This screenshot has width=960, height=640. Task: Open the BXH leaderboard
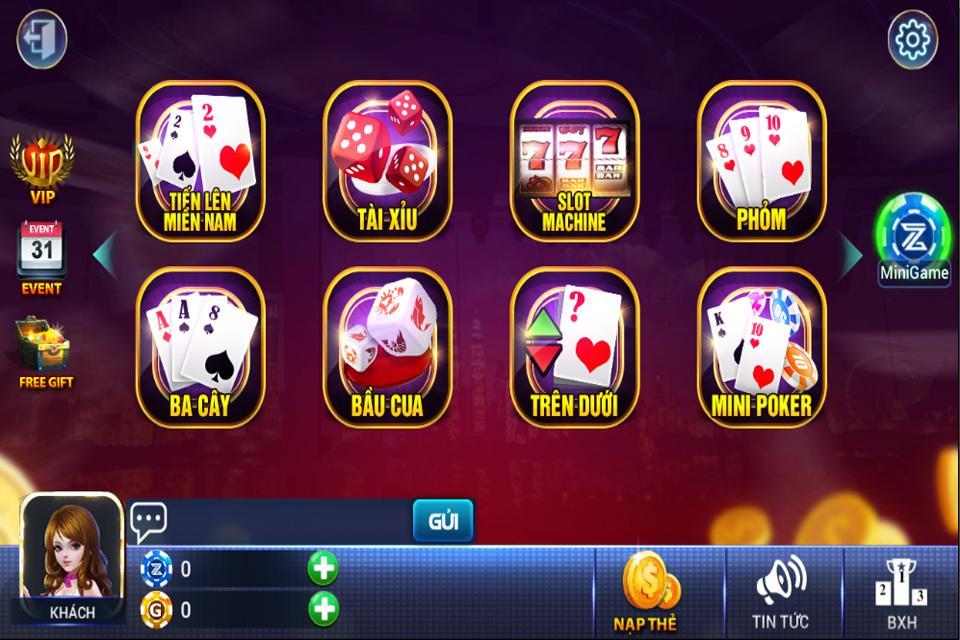(901, 592)
